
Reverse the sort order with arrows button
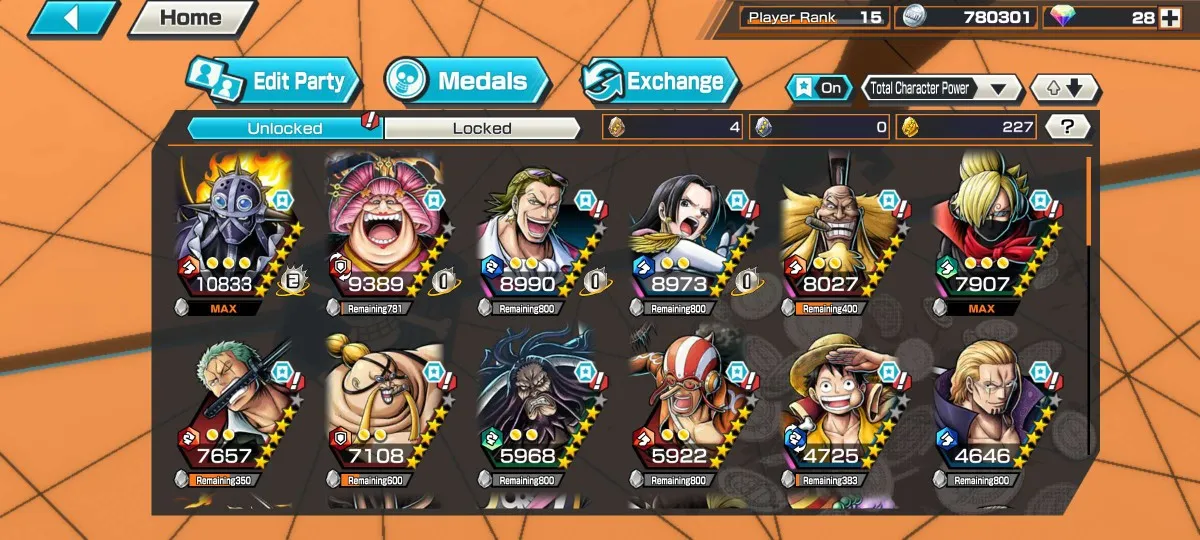(x=1064, y=88)
